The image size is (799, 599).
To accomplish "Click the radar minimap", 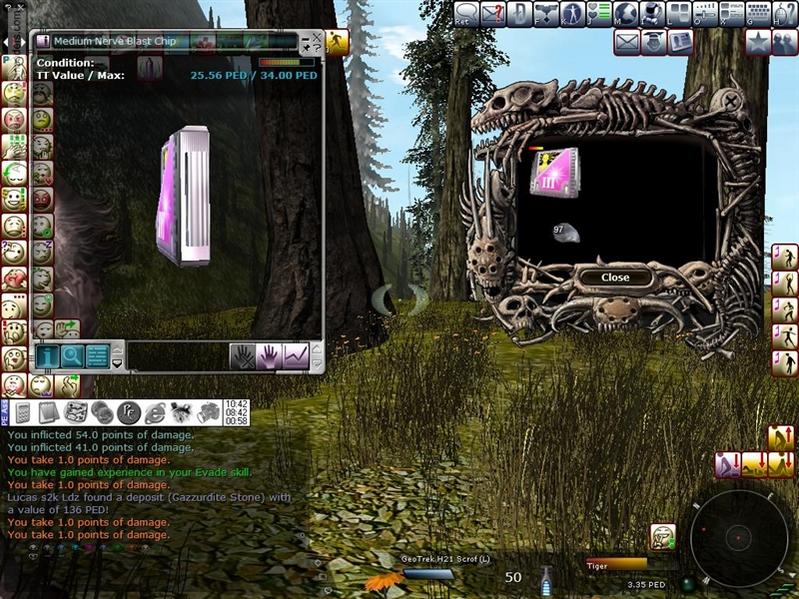I will pos(739,537).
